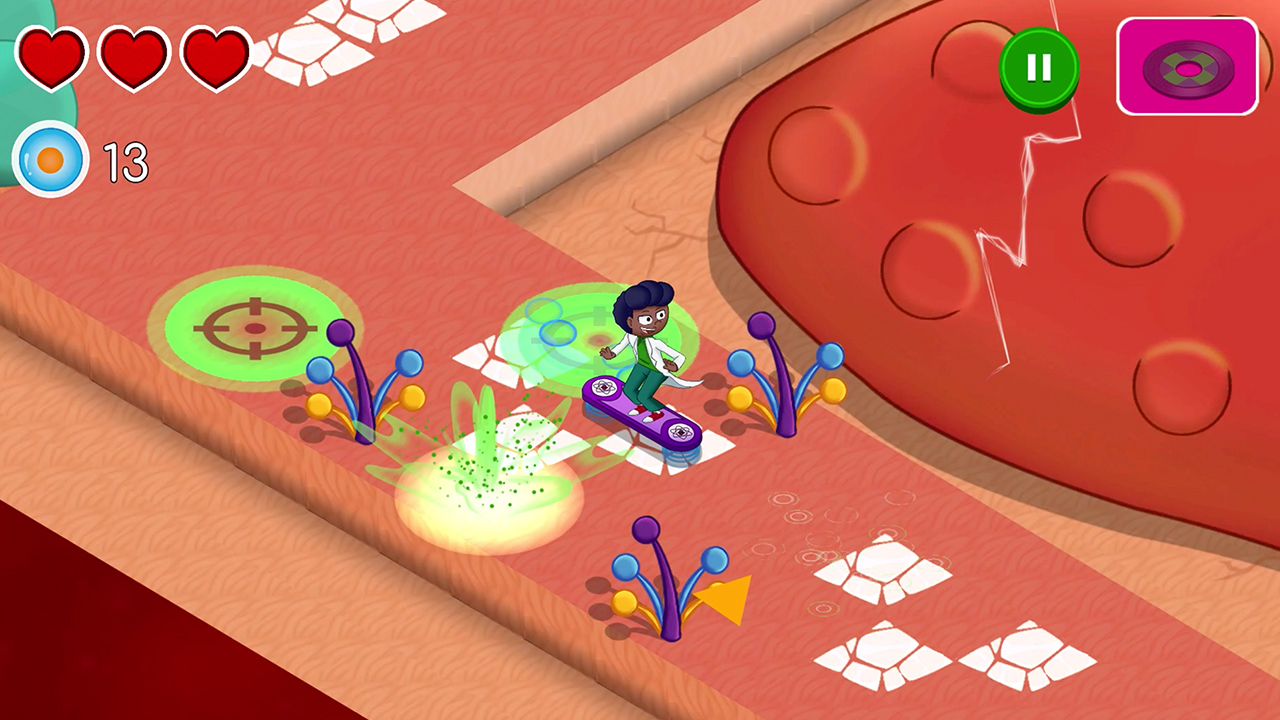Screen dimensions: 1280x720
Task: Click the orange directional arrow near the flowers
Action: [x=725, y=600]
